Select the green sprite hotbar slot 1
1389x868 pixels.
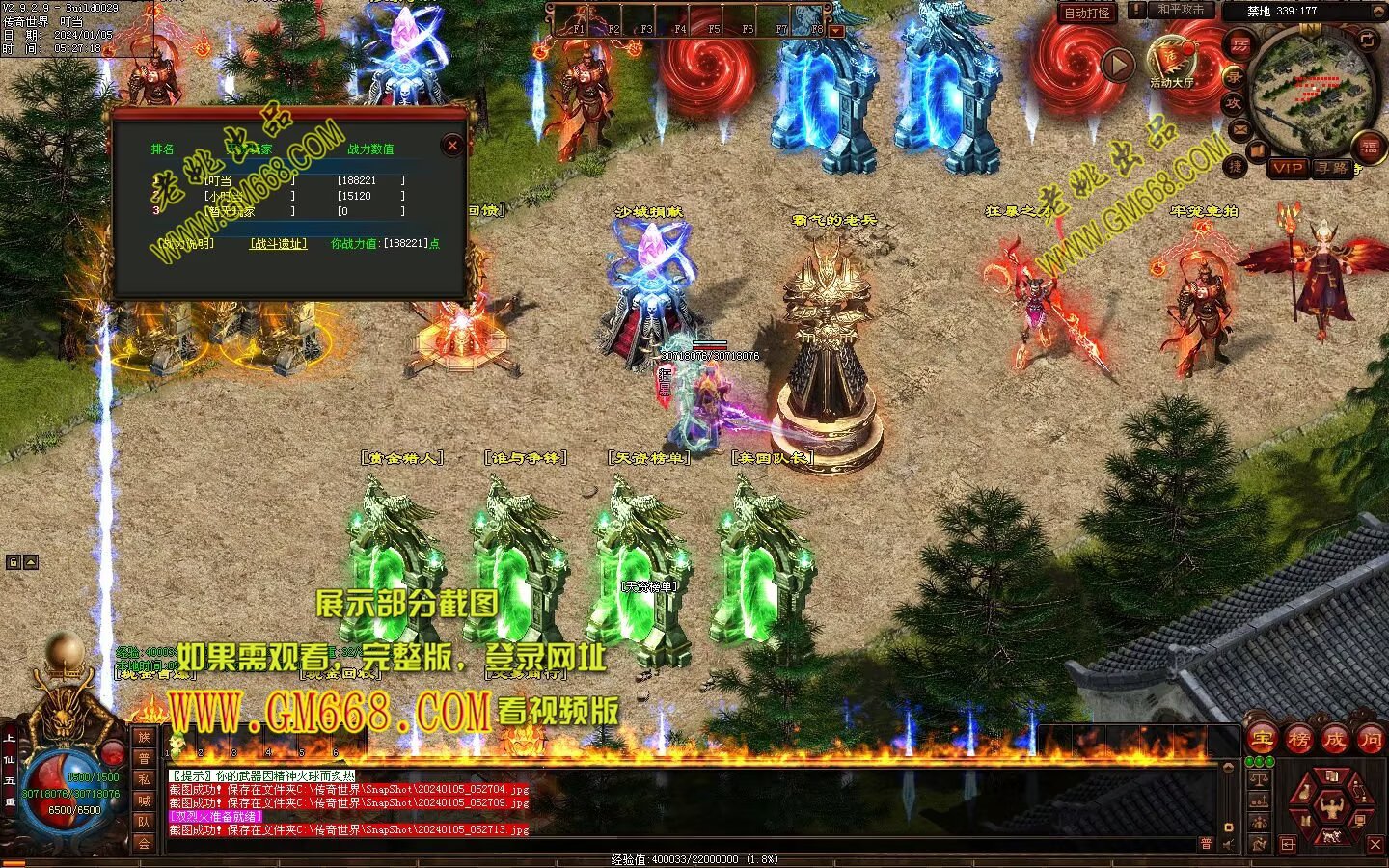click(176, 743)
